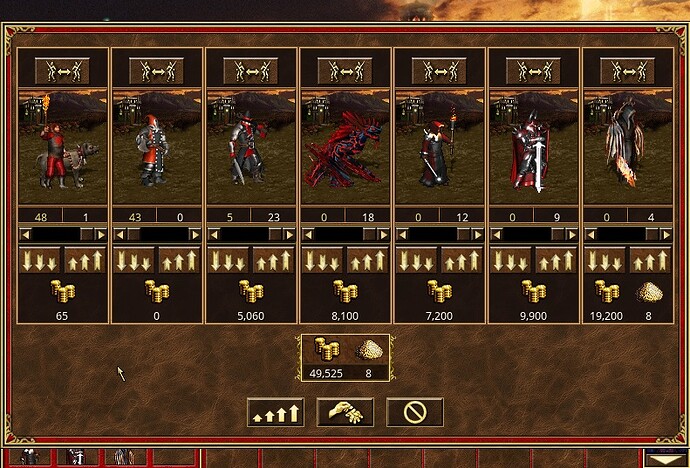Select the sword knight with red cape portrait
The height and width of the screenshot is (468, 690).
533,146
